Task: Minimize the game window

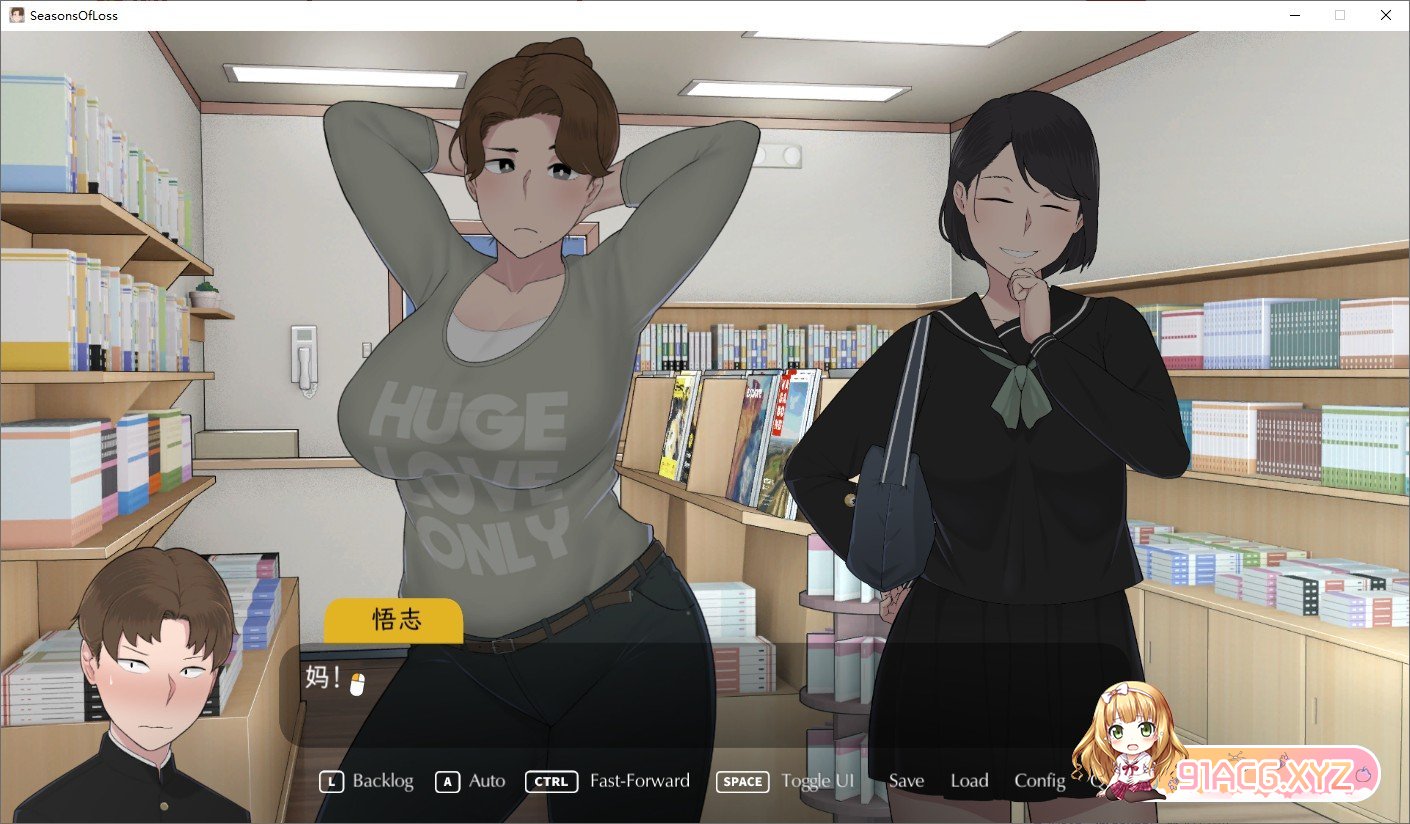Action: coord(1294,15)
